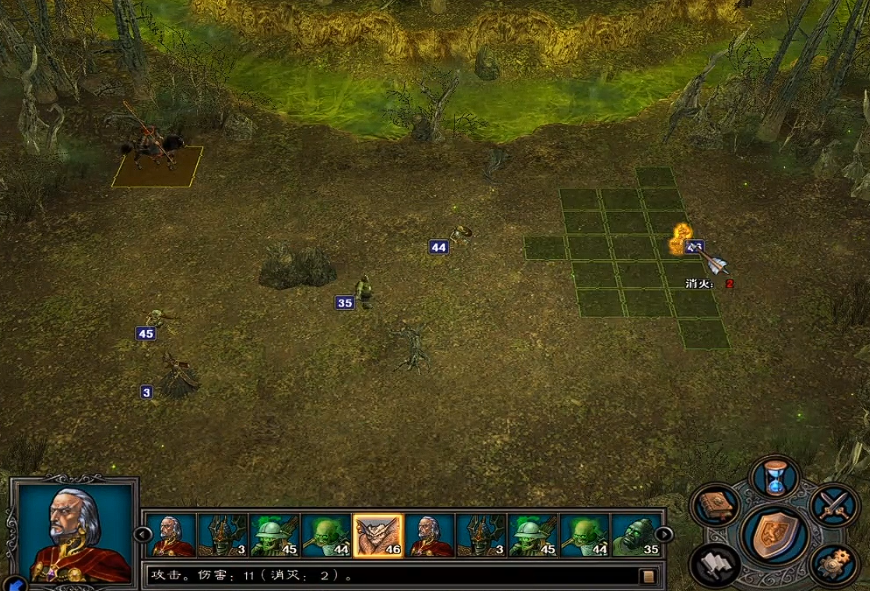Click the turn queue's right arrow
The width and height of the screenshot is (870, 591).
(664, 535)
